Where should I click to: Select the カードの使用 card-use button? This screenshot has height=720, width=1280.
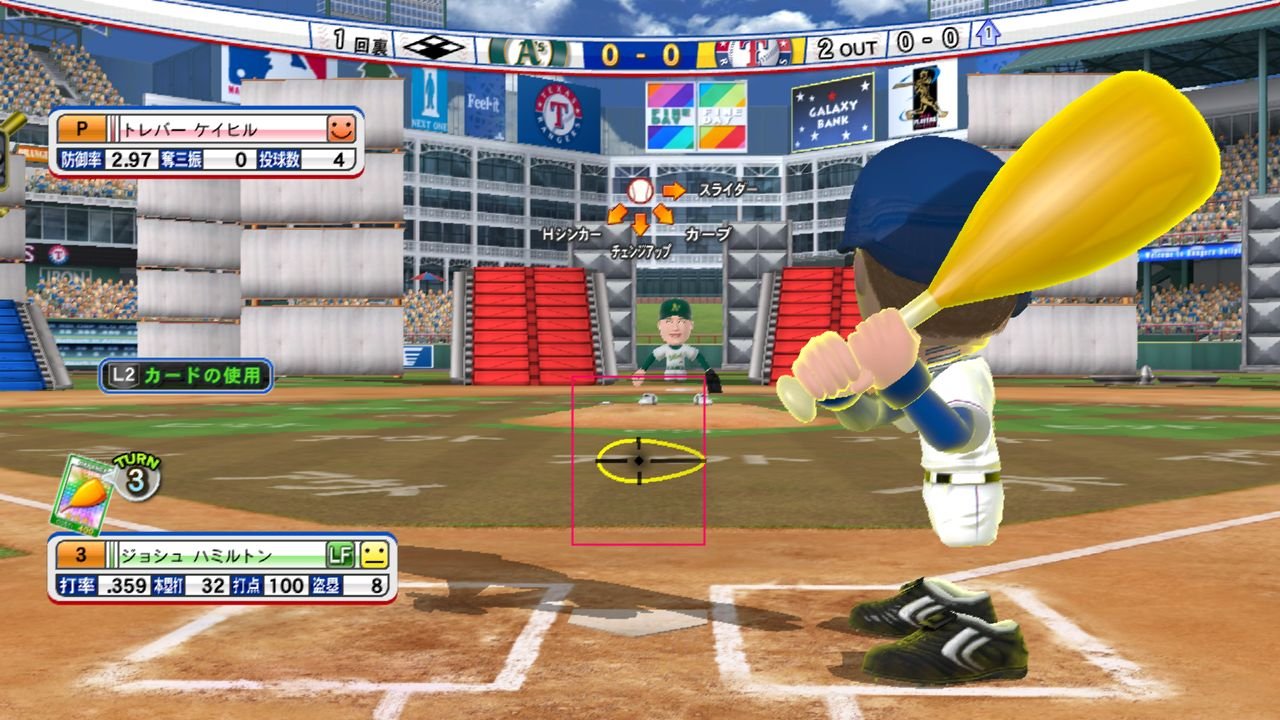(186, 376)
